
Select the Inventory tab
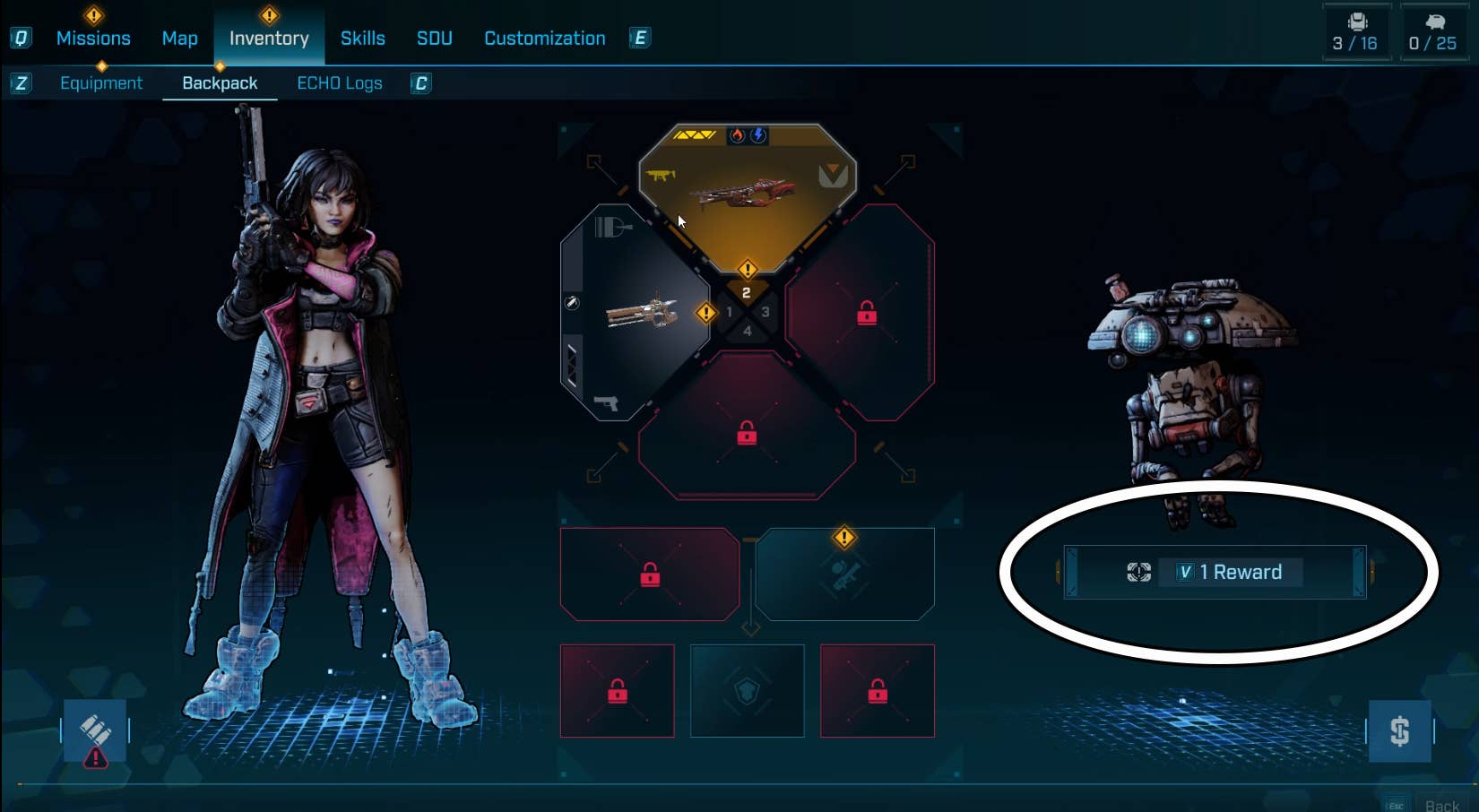[269, 38]
